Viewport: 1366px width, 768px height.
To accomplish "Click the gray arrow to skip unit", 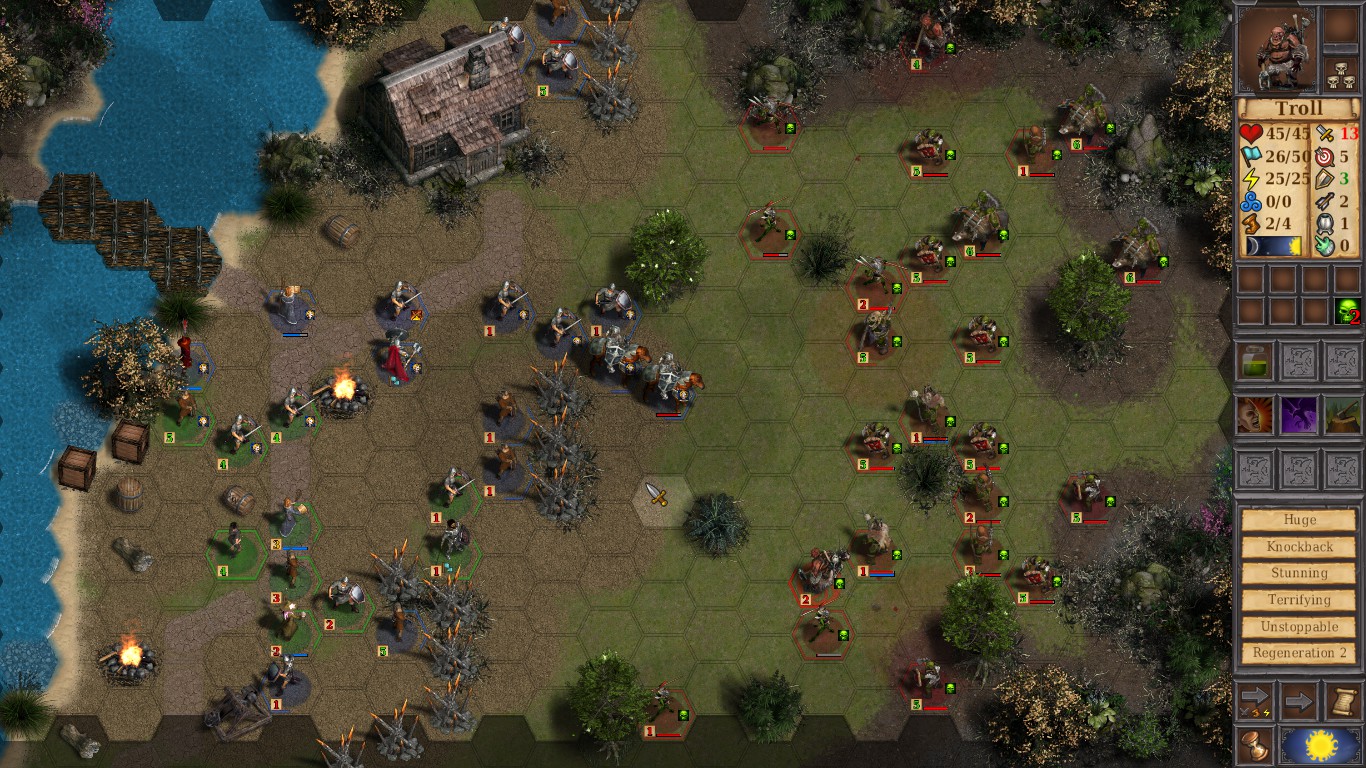I will [x=1297, y=700].
